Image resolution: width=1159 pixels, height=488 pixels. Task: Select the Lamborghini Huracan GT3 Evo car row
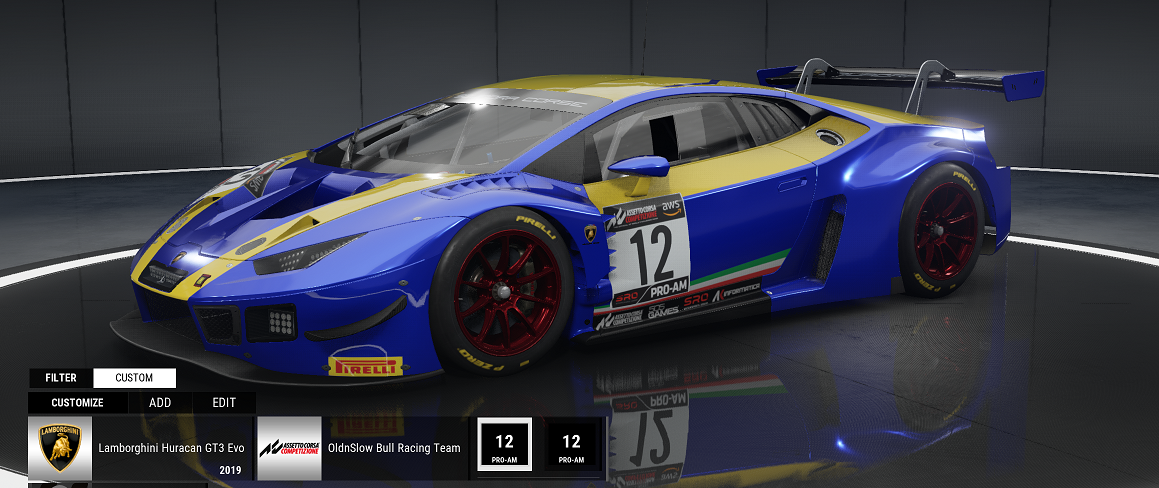click(140, 448)
